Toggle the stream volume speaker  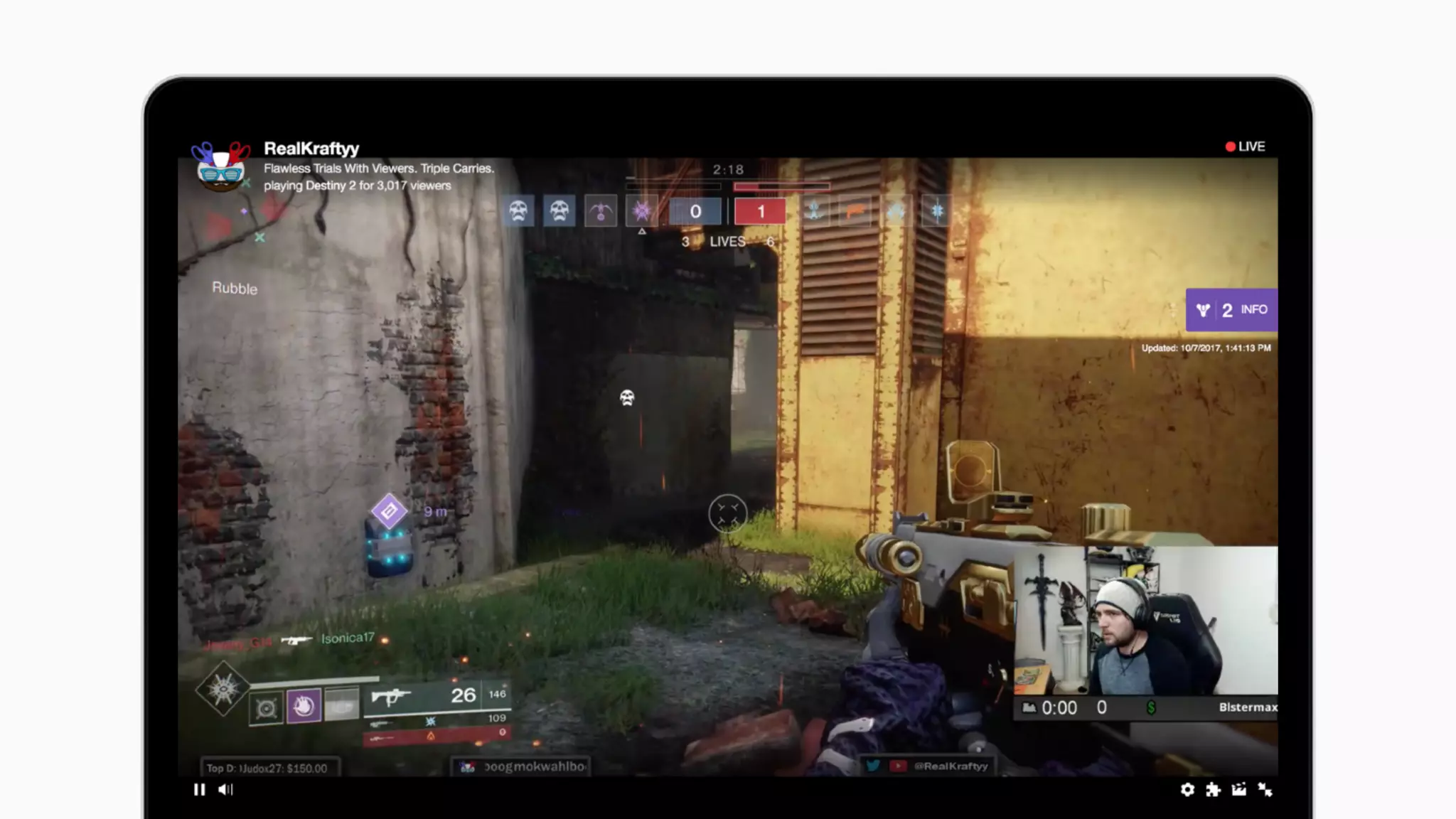[x=225, y=789]
